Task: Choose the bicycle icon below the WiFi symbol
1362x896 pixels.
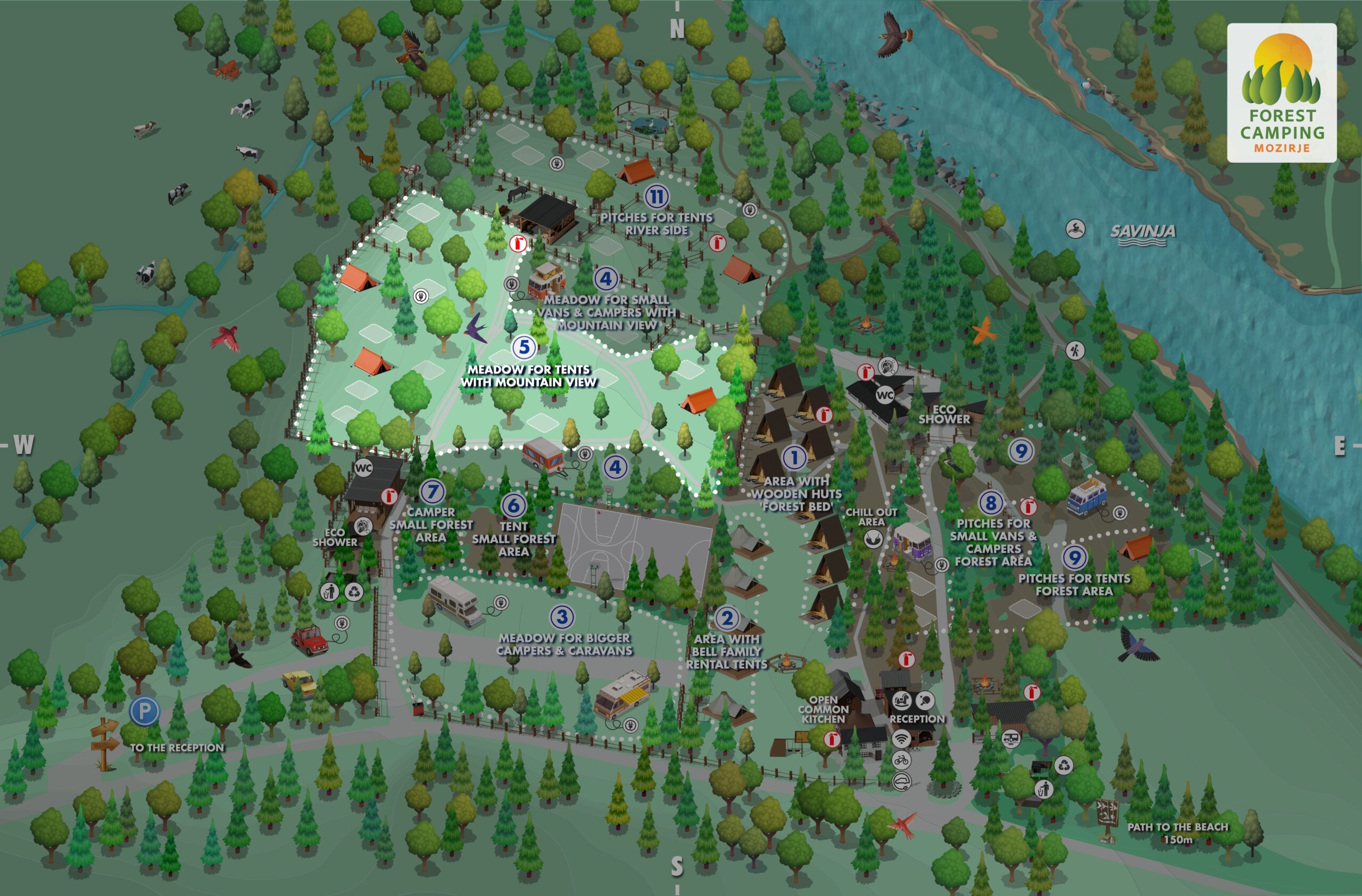Action: tap(901, 760)
